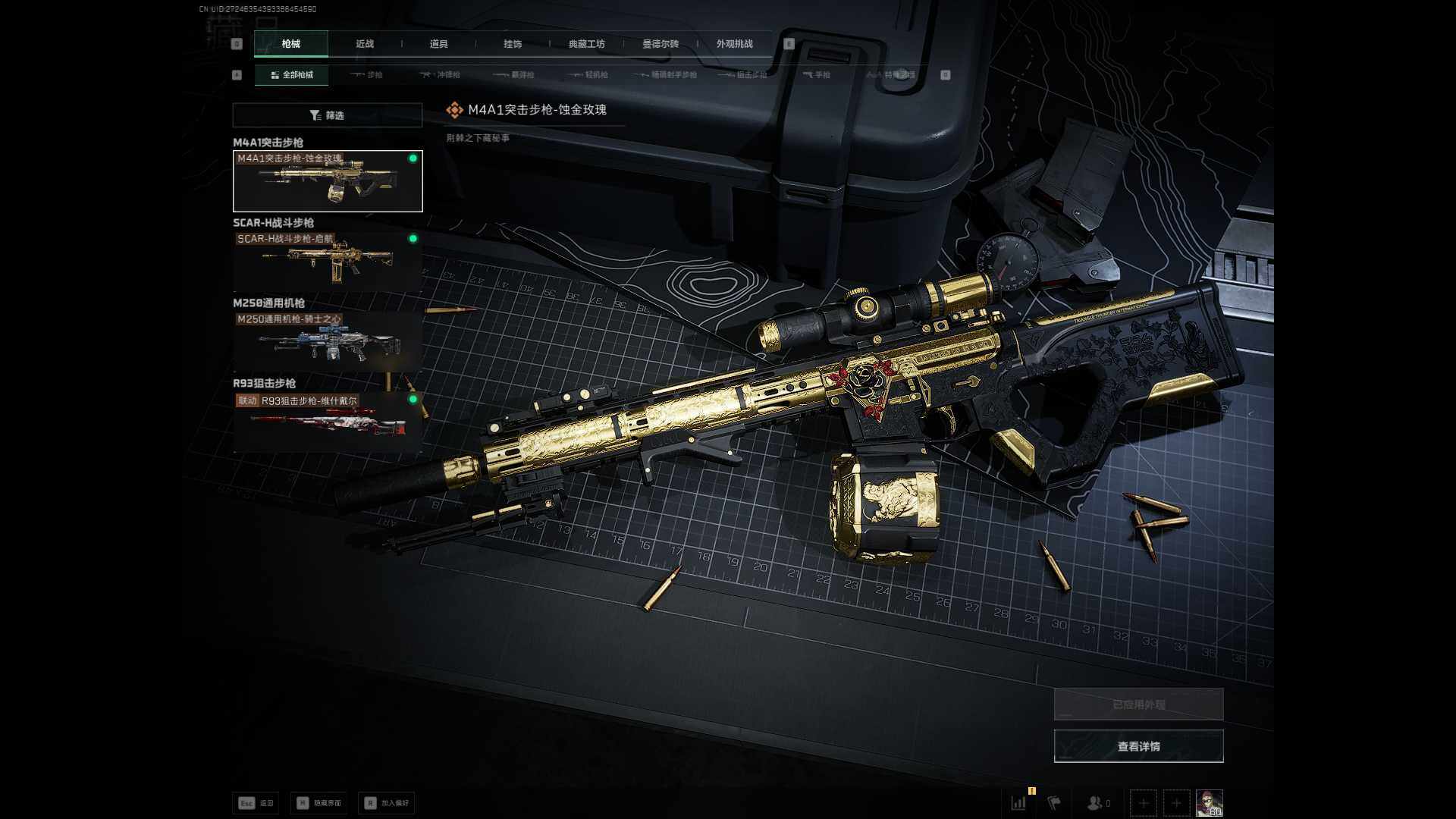Switch to the 近战 (melee) tab

tap(365, 44)
